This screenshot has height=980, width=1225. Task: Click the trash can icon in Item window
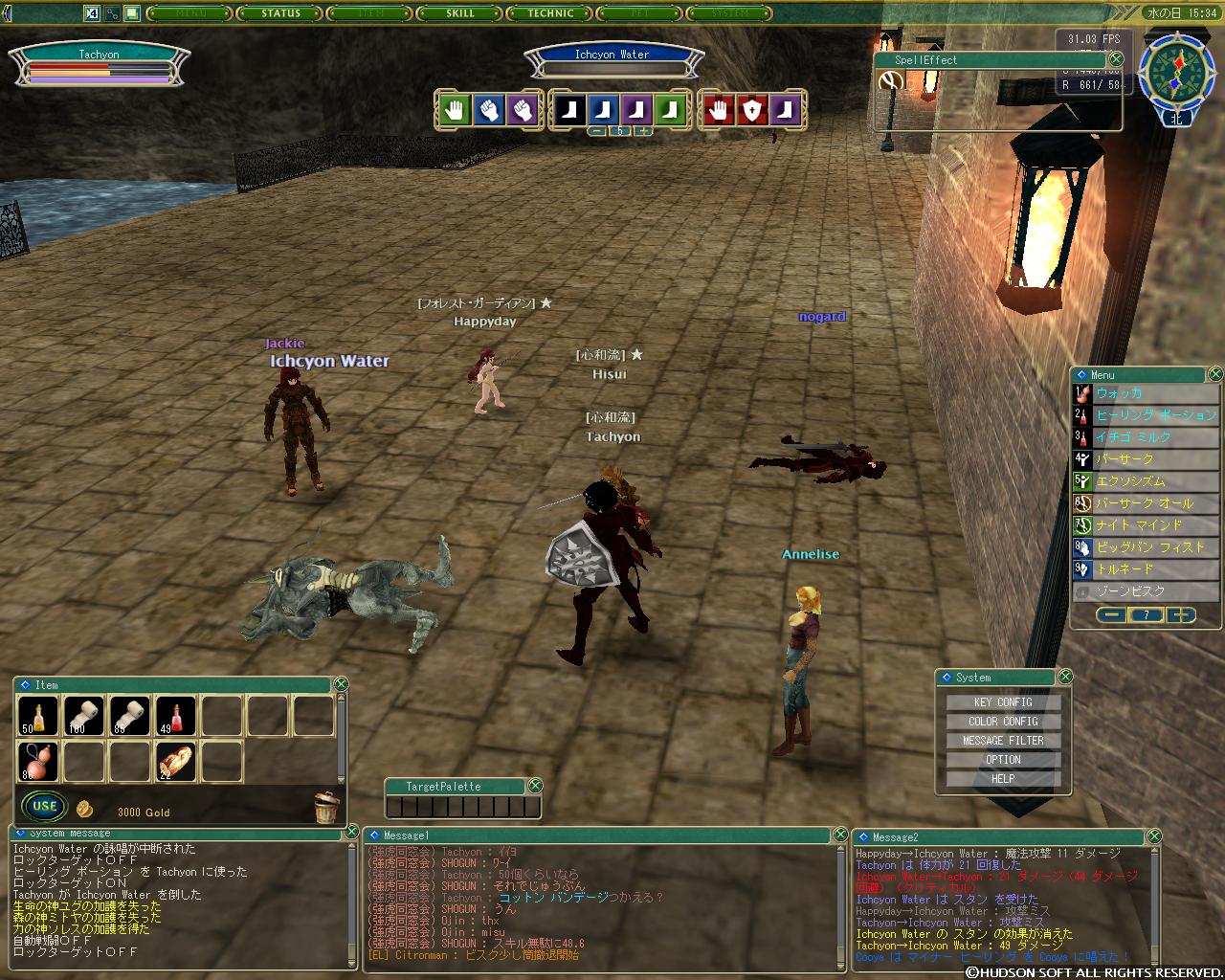[326, 807]
